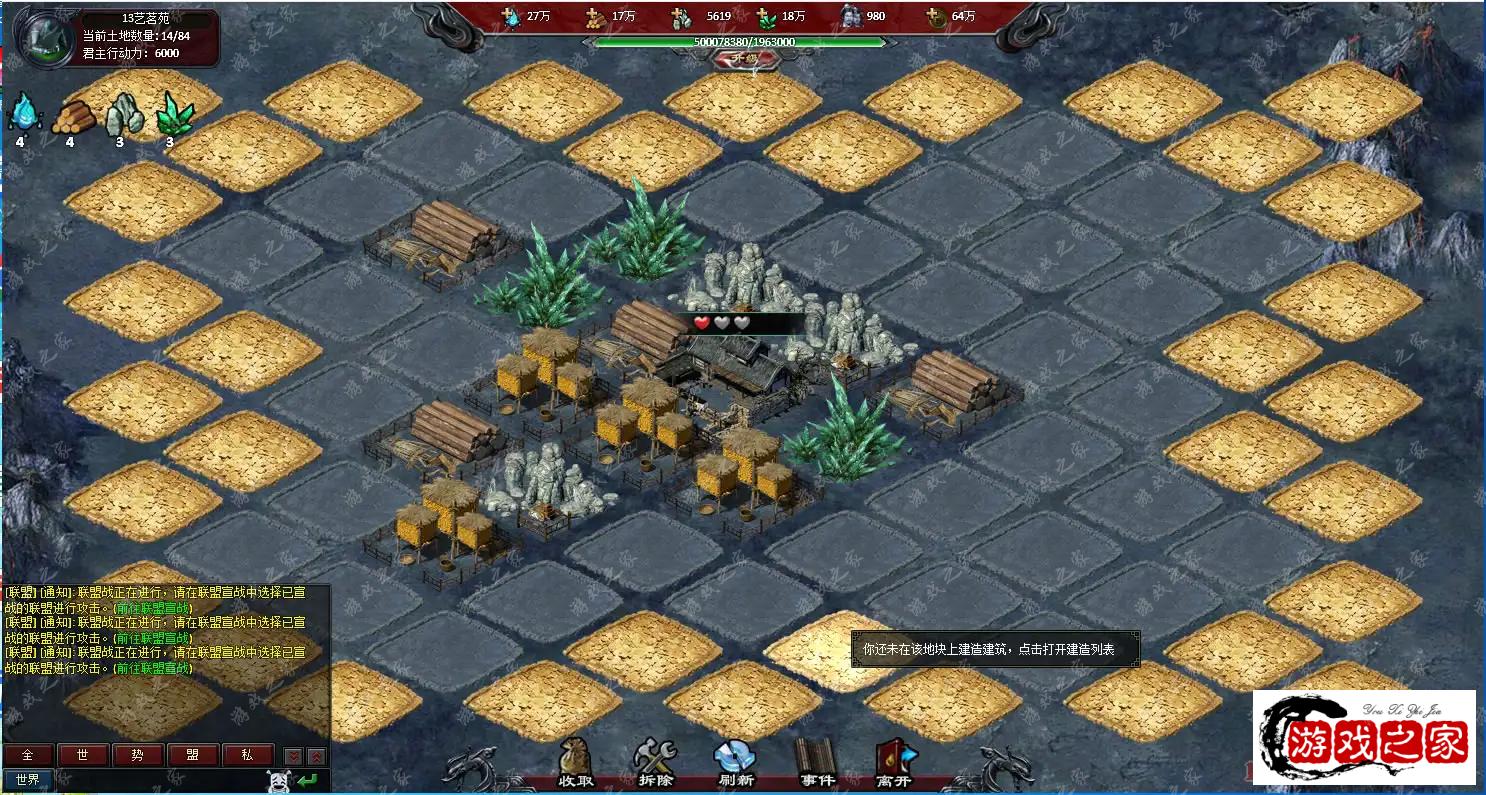The width and height of the screenshot is (1486, 795).
Task: Open the 世界 chat channel selector
Action: (28, 779)
